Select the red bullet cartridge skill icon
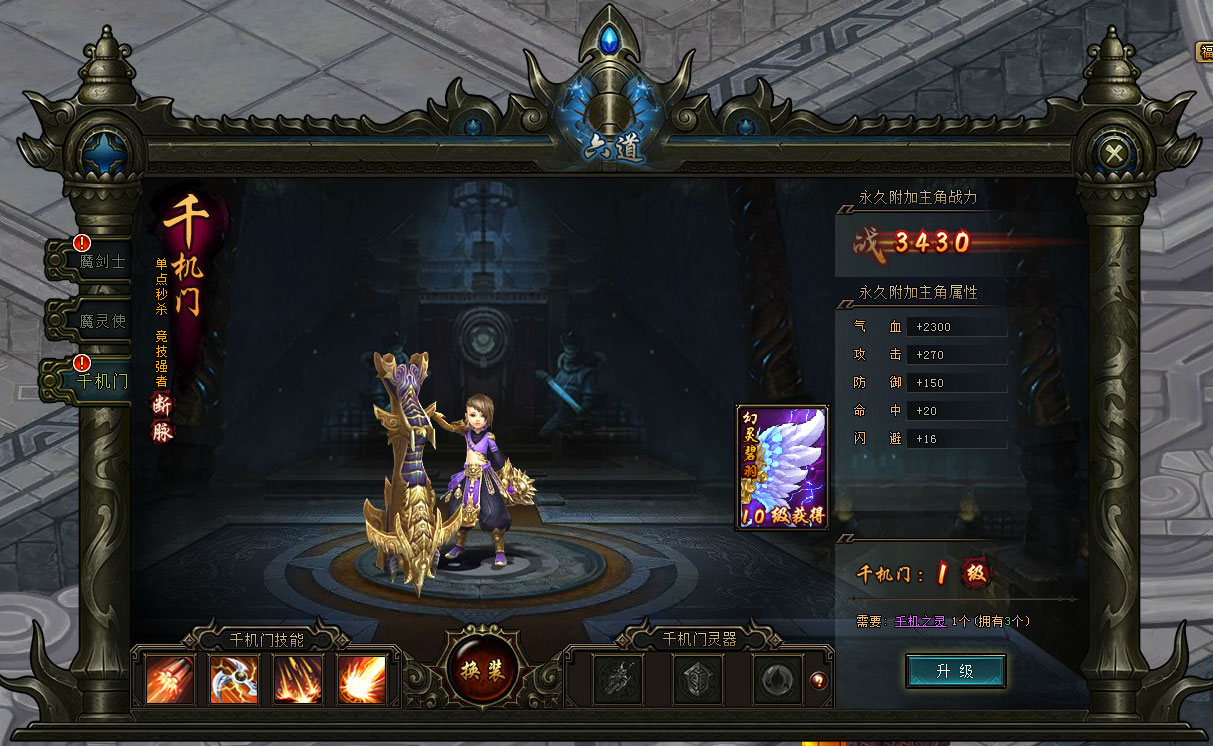 click(170, 679)
